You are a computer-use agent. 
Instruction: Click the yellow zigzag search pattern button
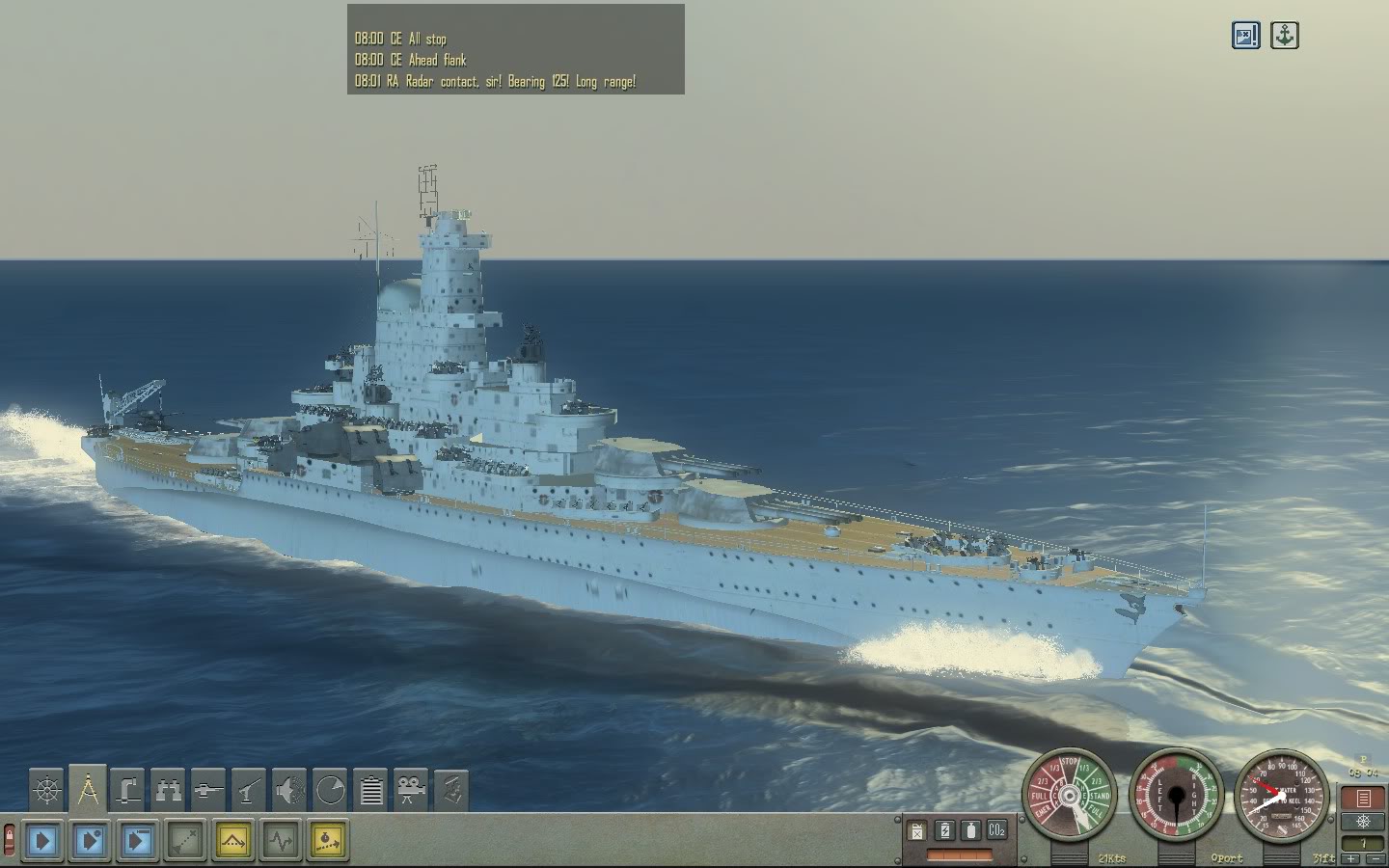232,841
